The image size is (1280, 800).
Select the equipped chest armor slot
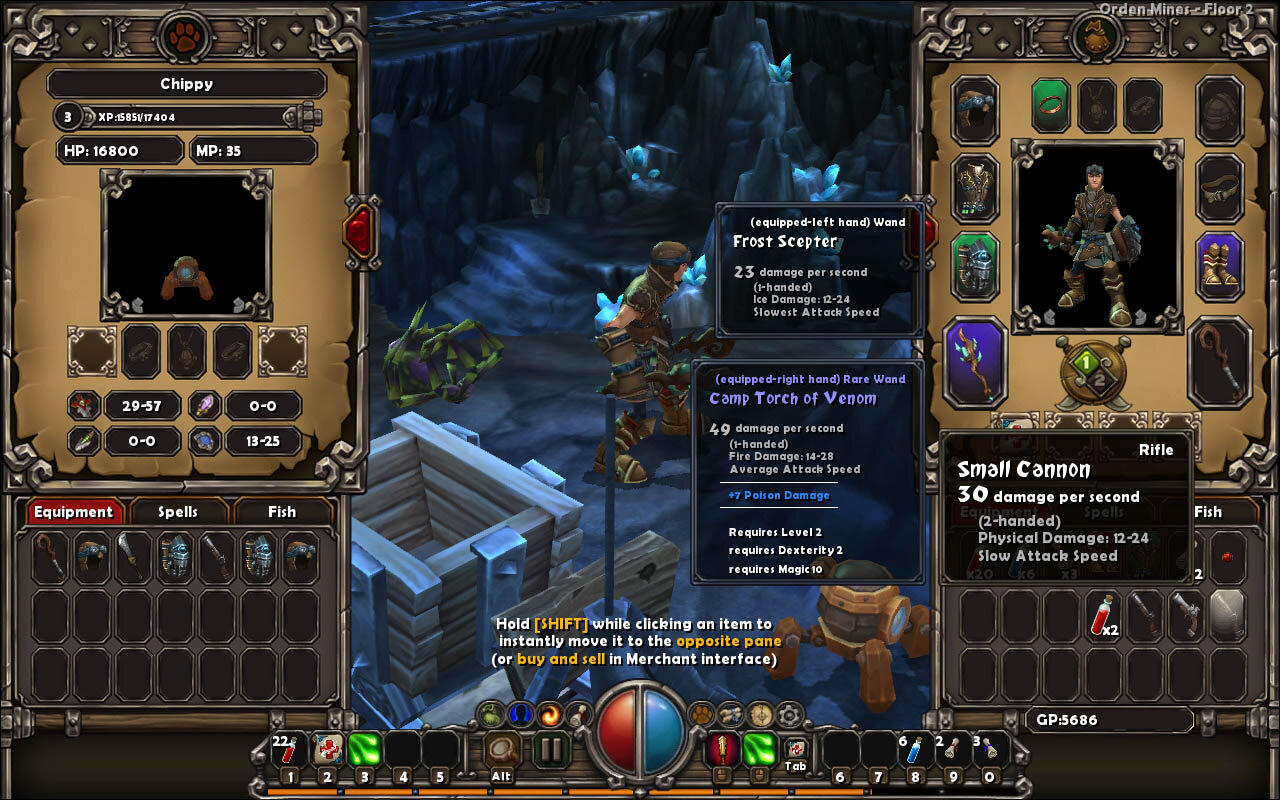click(x=975, y=188)
